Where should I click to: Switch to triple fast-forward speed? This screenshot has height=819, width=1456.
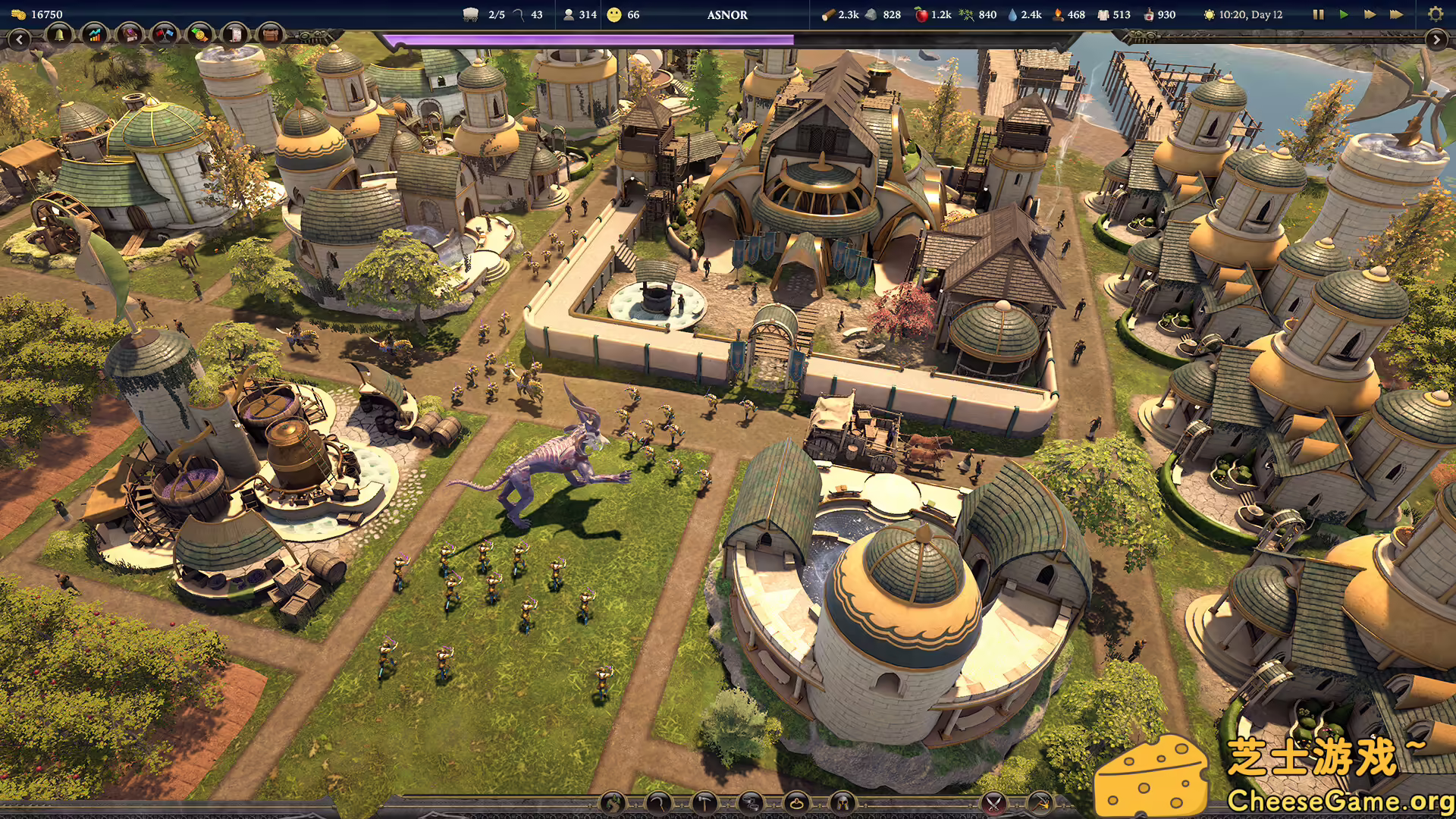(x=1396, y=14)
